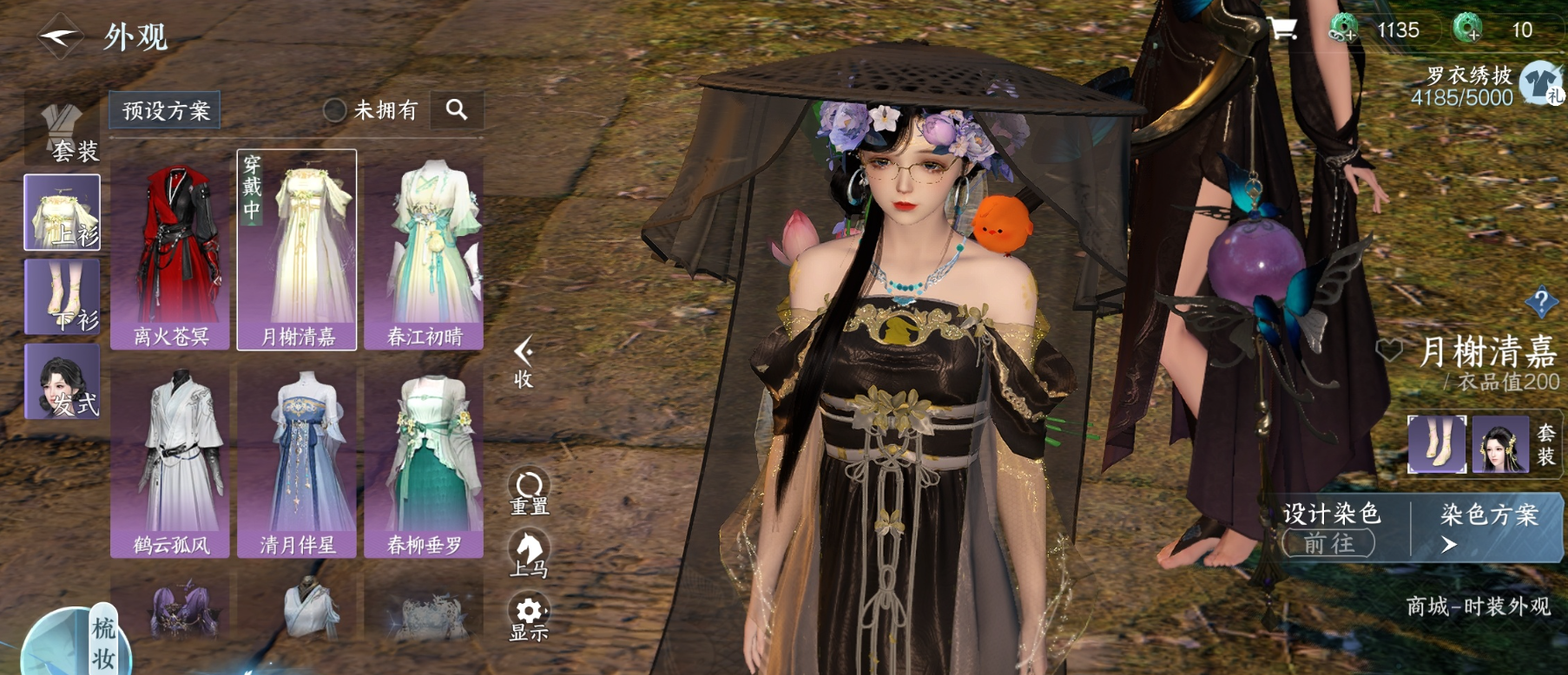Toggle the 未拥有 unowned filter
The image size is (1568, 675).
pyautogui.click(x=335, y=110)
